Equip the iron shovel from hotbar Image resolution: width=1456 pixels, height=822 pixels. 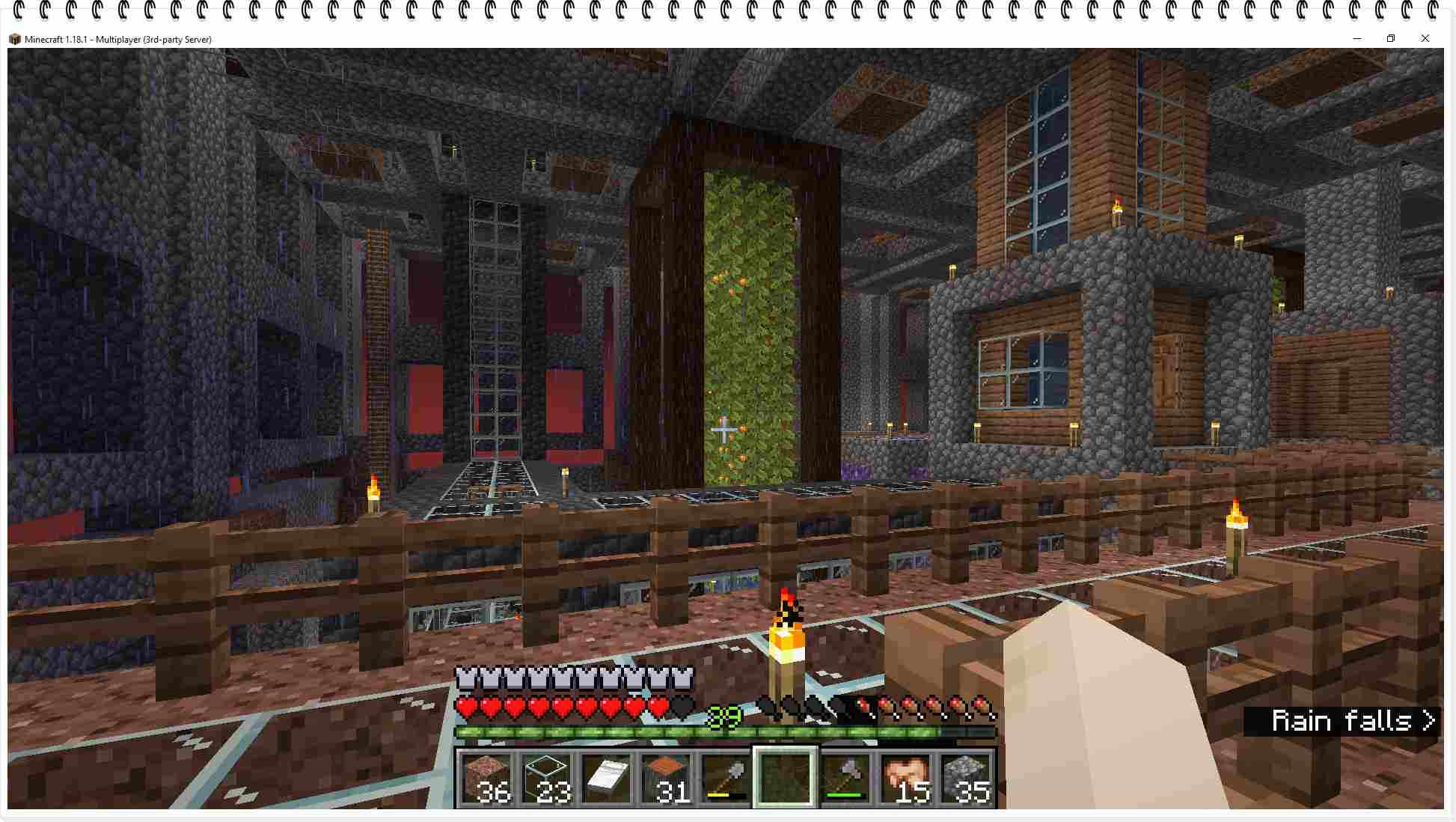click(725, 779)
